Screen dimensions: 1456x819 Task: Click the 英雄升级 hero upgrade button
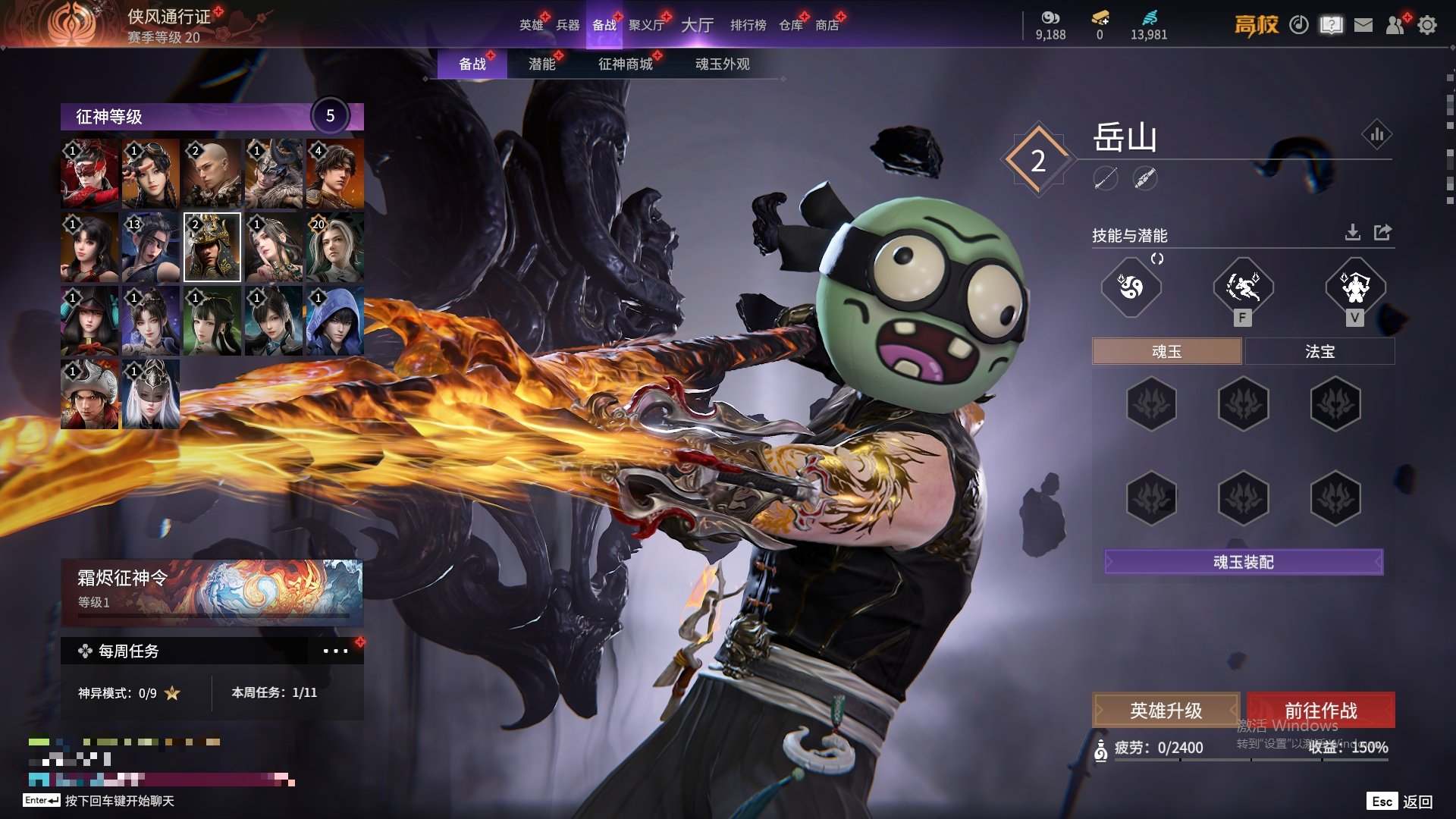pyautogui.click(x=1166, y=711)
